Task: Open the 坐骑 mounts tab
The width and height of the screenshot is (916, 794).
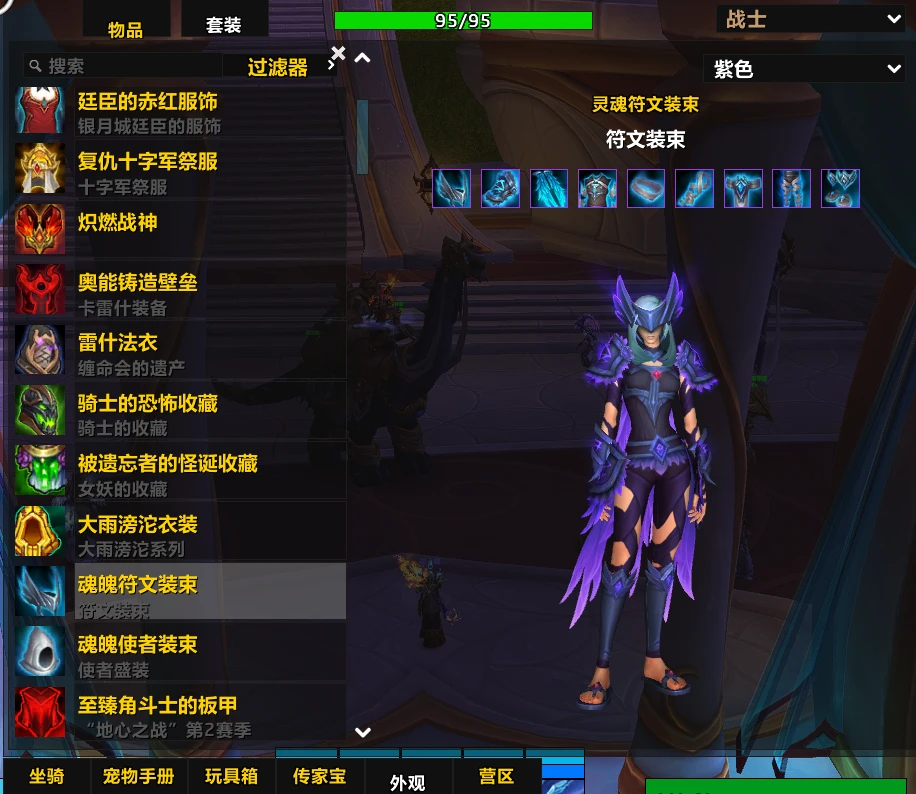Action: coord(47,776)
